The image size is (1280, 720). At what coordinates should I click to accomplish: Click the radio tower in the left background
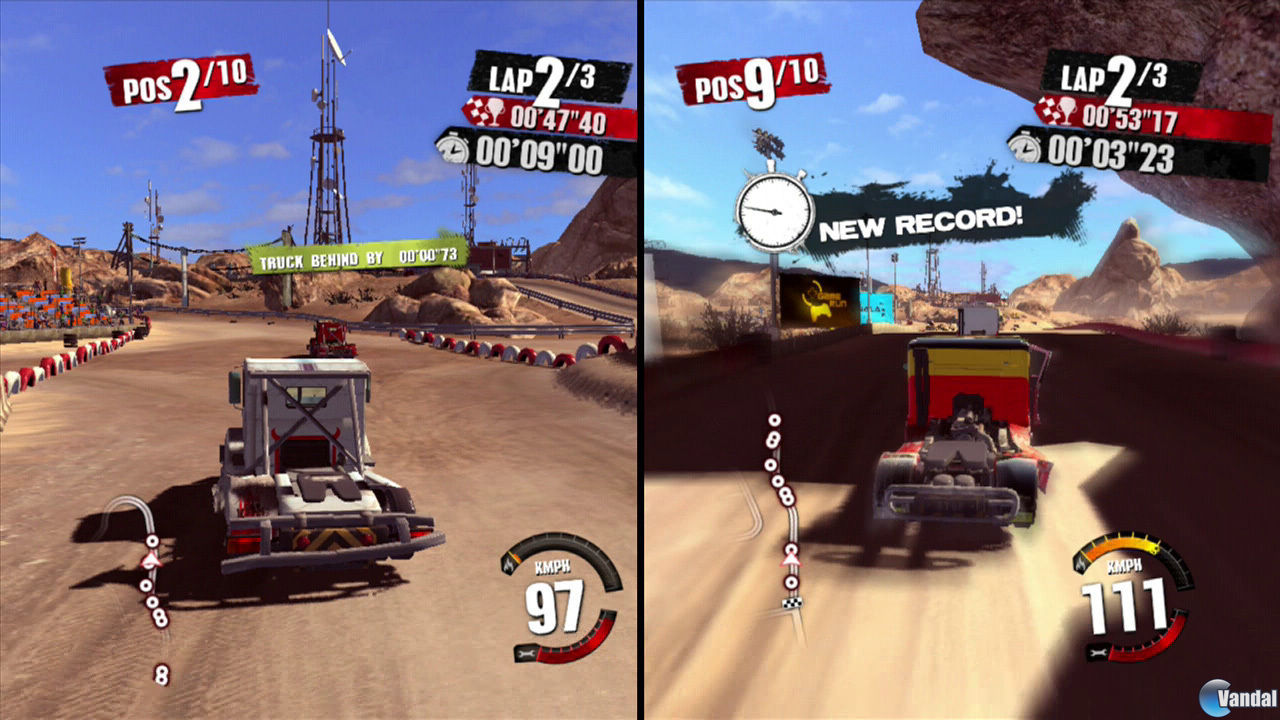330,160
